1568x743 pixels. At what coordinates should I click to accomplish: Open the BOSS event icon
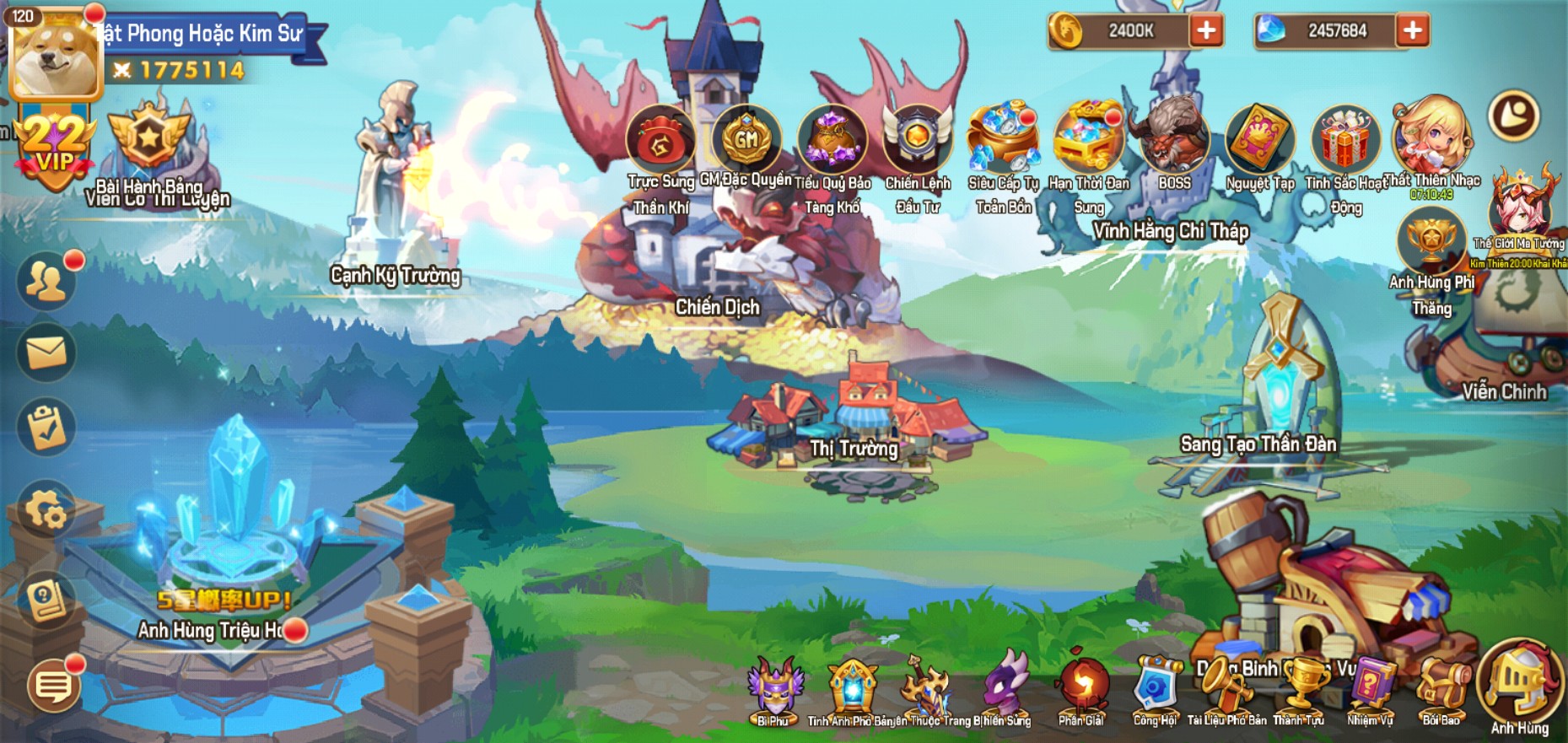[1173, 139]
